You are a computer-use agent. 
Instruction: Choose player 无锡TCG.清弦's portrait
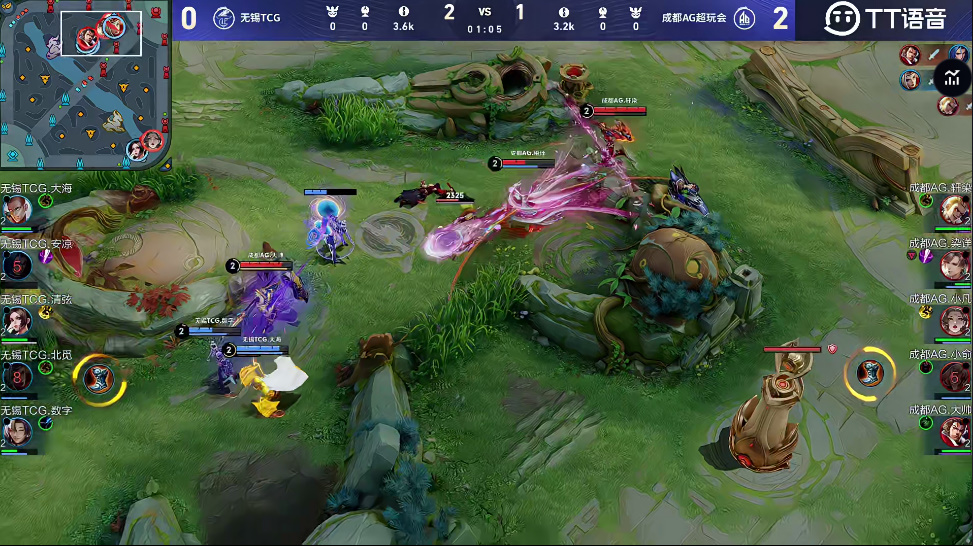[17, 321]
